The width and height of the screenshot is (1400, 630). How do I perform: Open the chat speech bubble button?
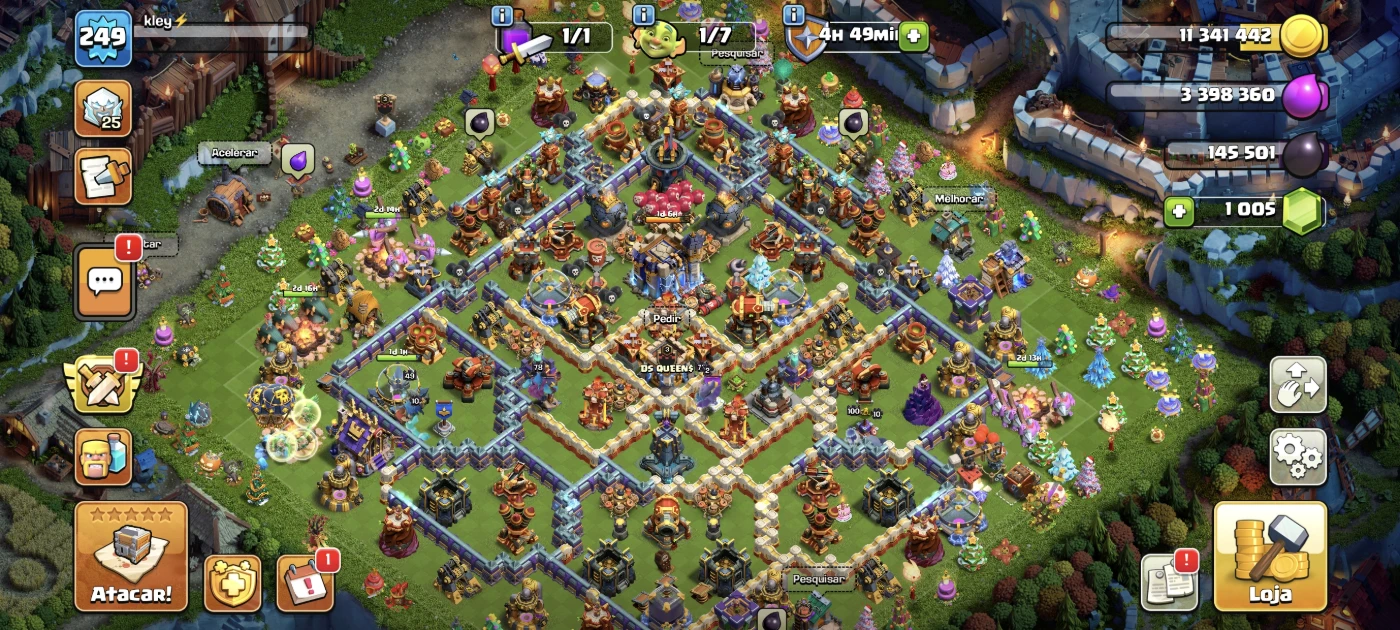[104, 282]
